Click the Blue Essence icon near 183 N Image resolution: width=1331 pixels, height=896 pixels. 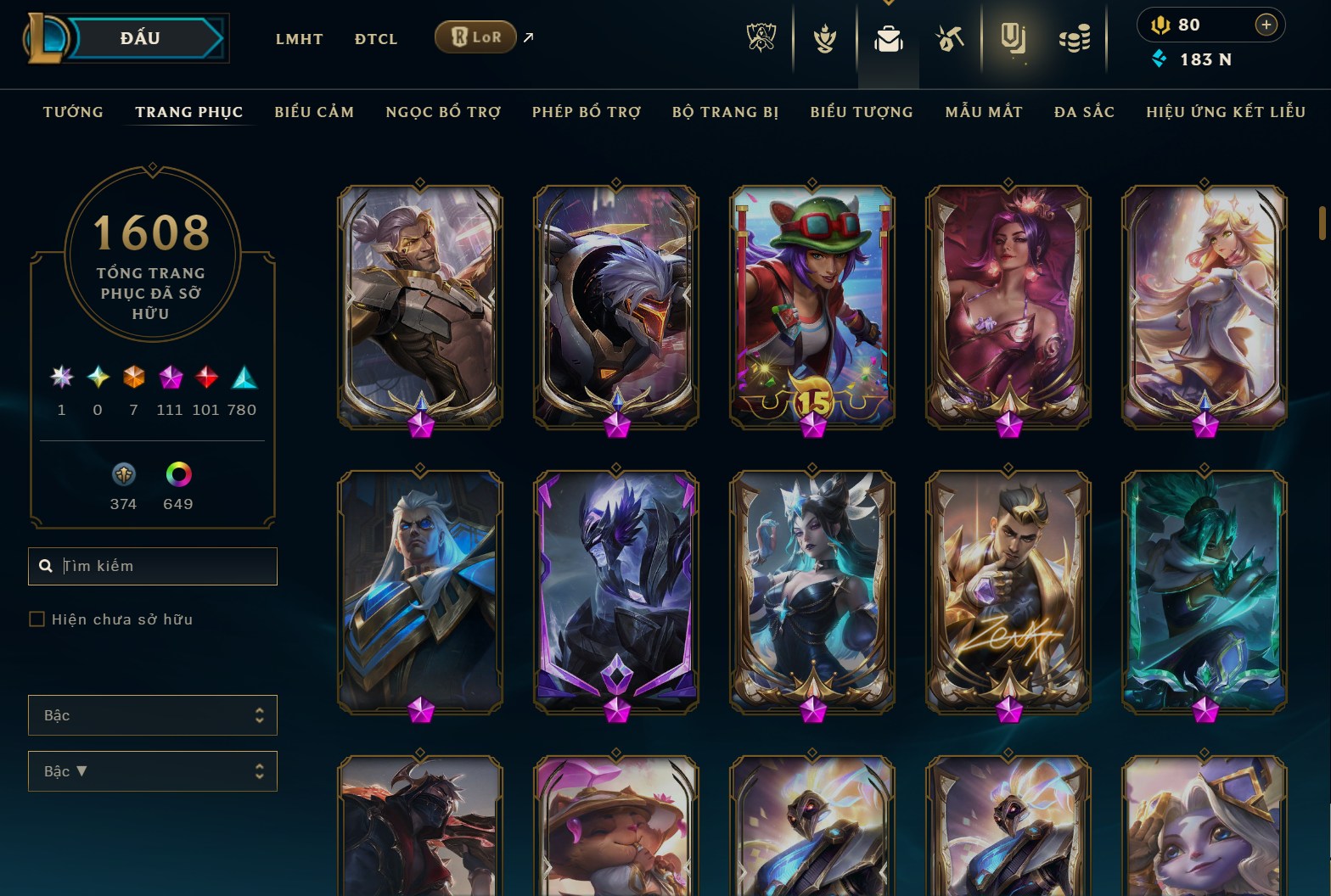pyautogui.click(x=1160, y=59)
